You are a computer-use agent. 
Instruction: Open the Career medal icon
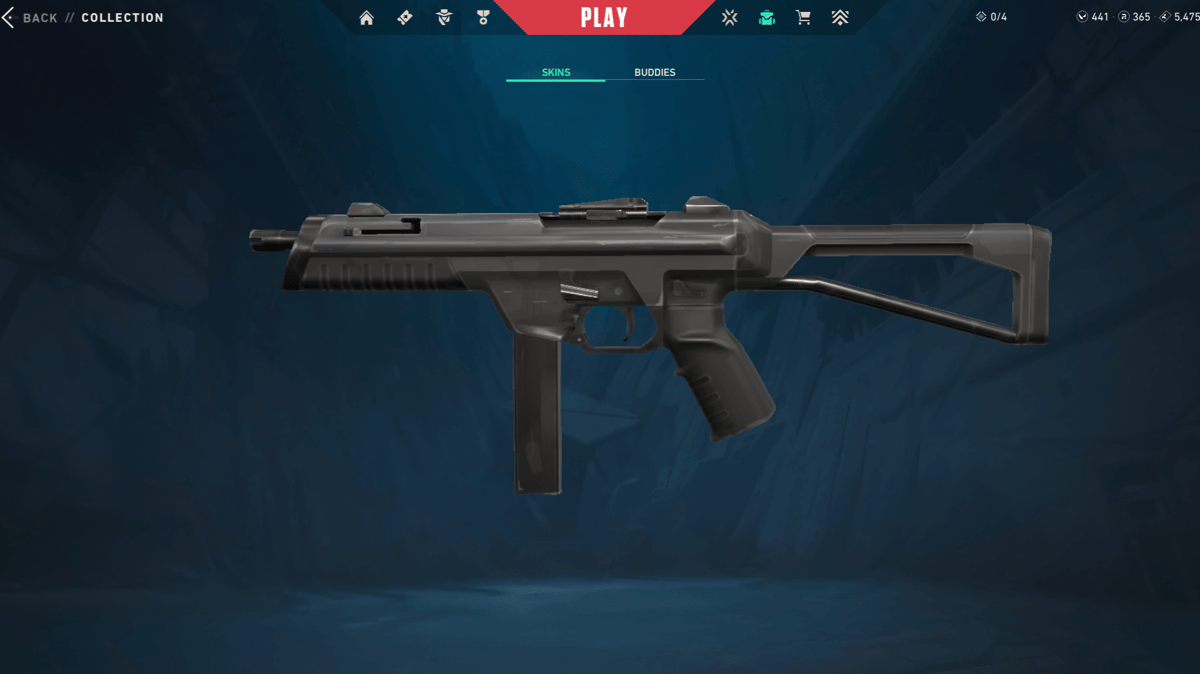[x=483, y=18]
